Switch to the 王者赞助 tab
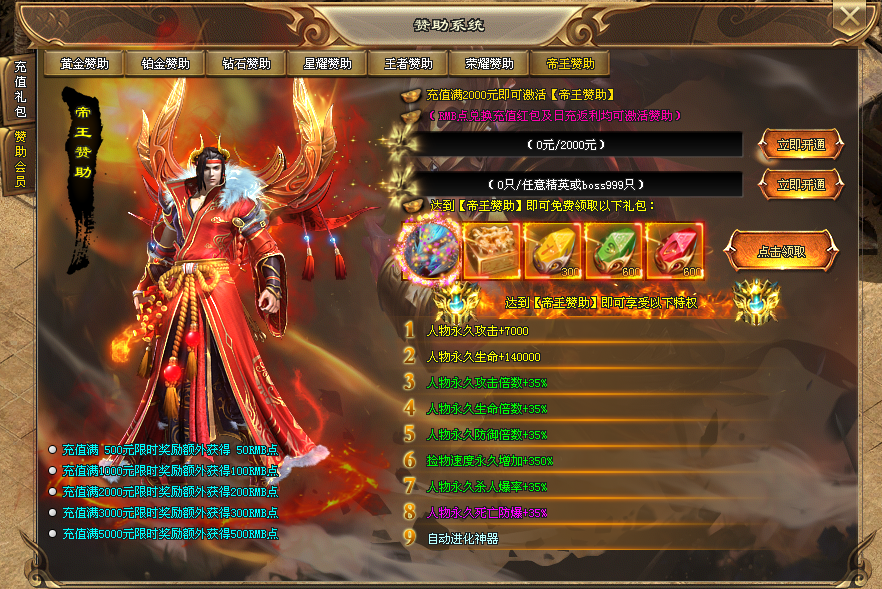The height and width of the screenshot is (589, 882). [x=408, y=64]
